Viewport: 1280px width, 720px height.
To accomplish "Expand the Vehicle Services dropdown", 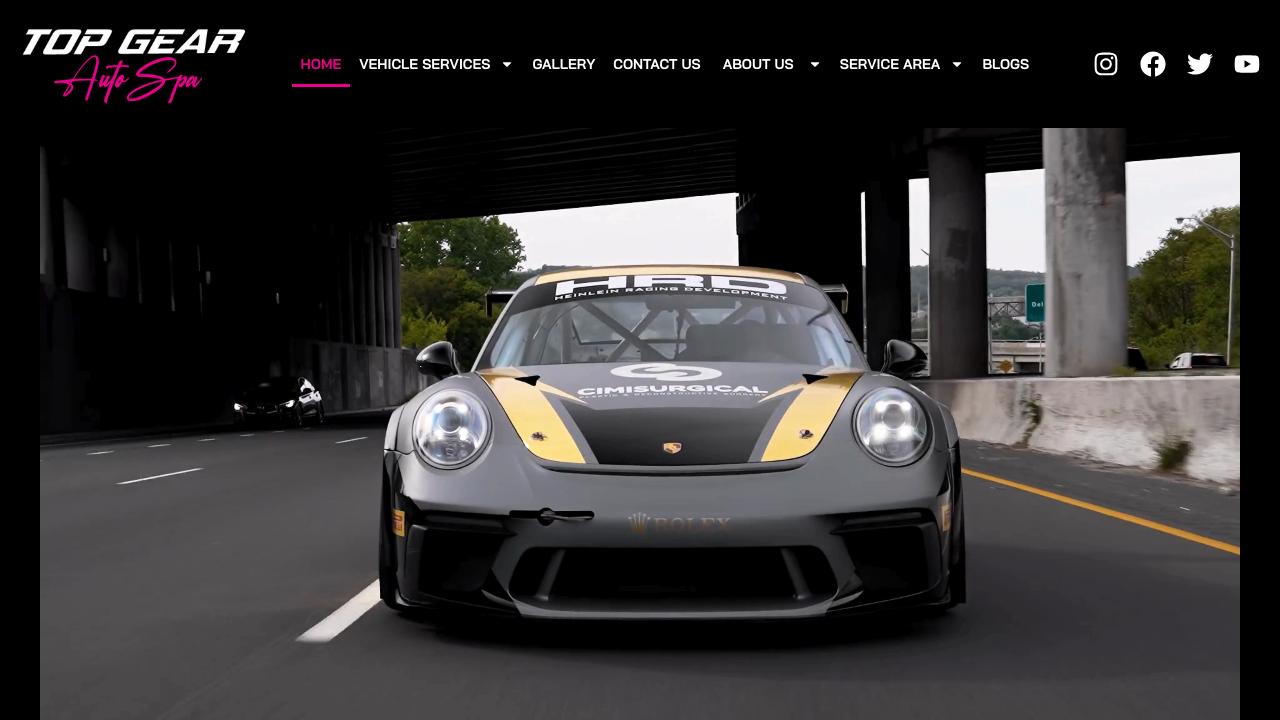I will click(x=424, y=64).
